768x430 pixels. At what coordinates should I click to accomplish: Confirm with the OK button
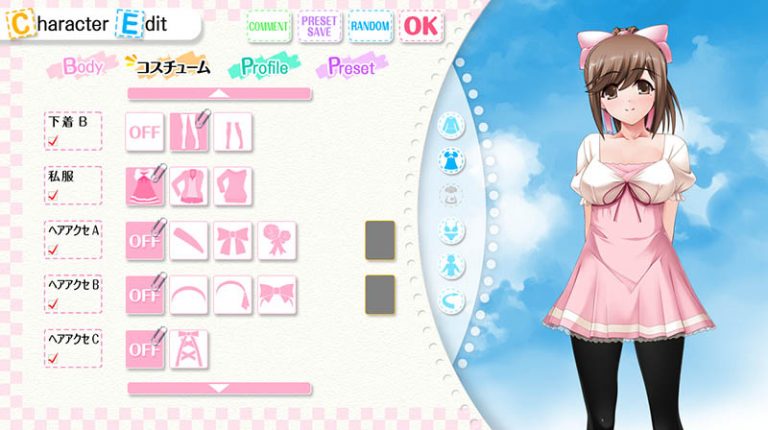click(x=421, y=25)
